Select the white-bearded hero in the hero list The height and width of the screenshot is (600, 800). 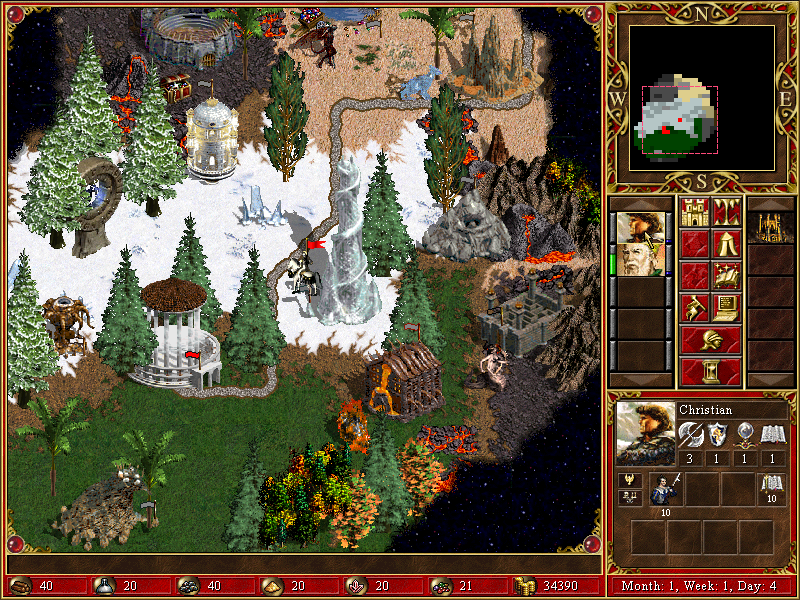click(639, 259)
